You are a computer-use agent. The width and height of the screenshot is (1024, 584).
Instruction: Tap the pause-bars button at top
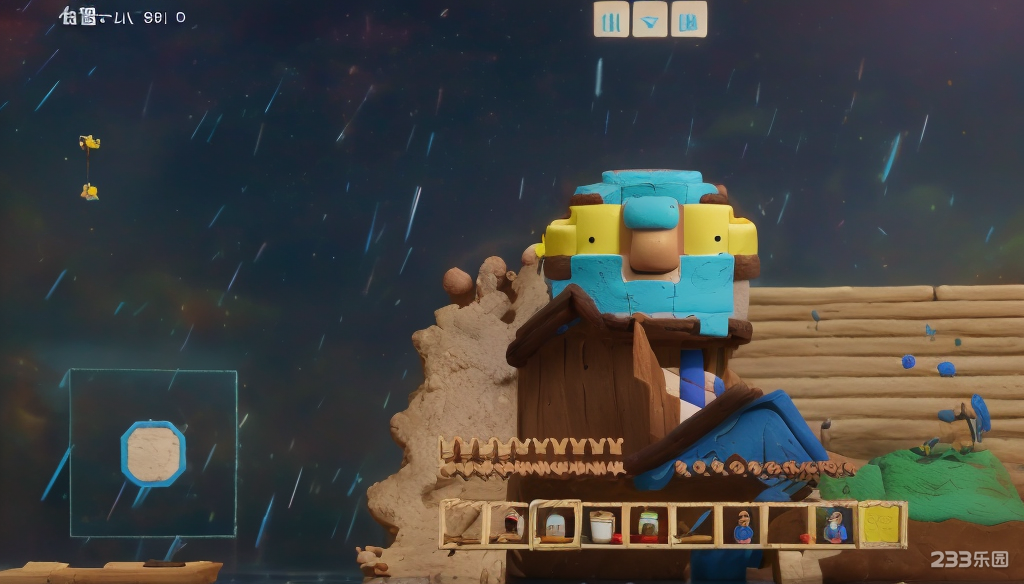point(611,19)
